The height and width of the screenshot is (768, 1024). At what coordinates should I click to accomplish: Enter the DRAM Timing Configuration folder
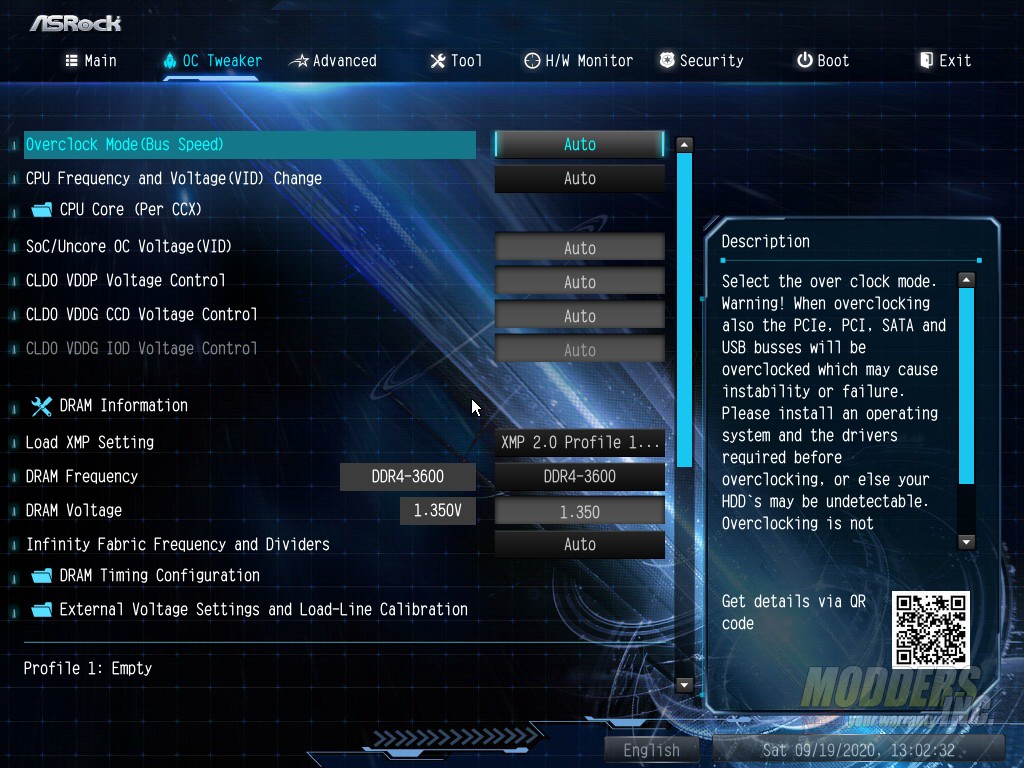tap(159, 575)
